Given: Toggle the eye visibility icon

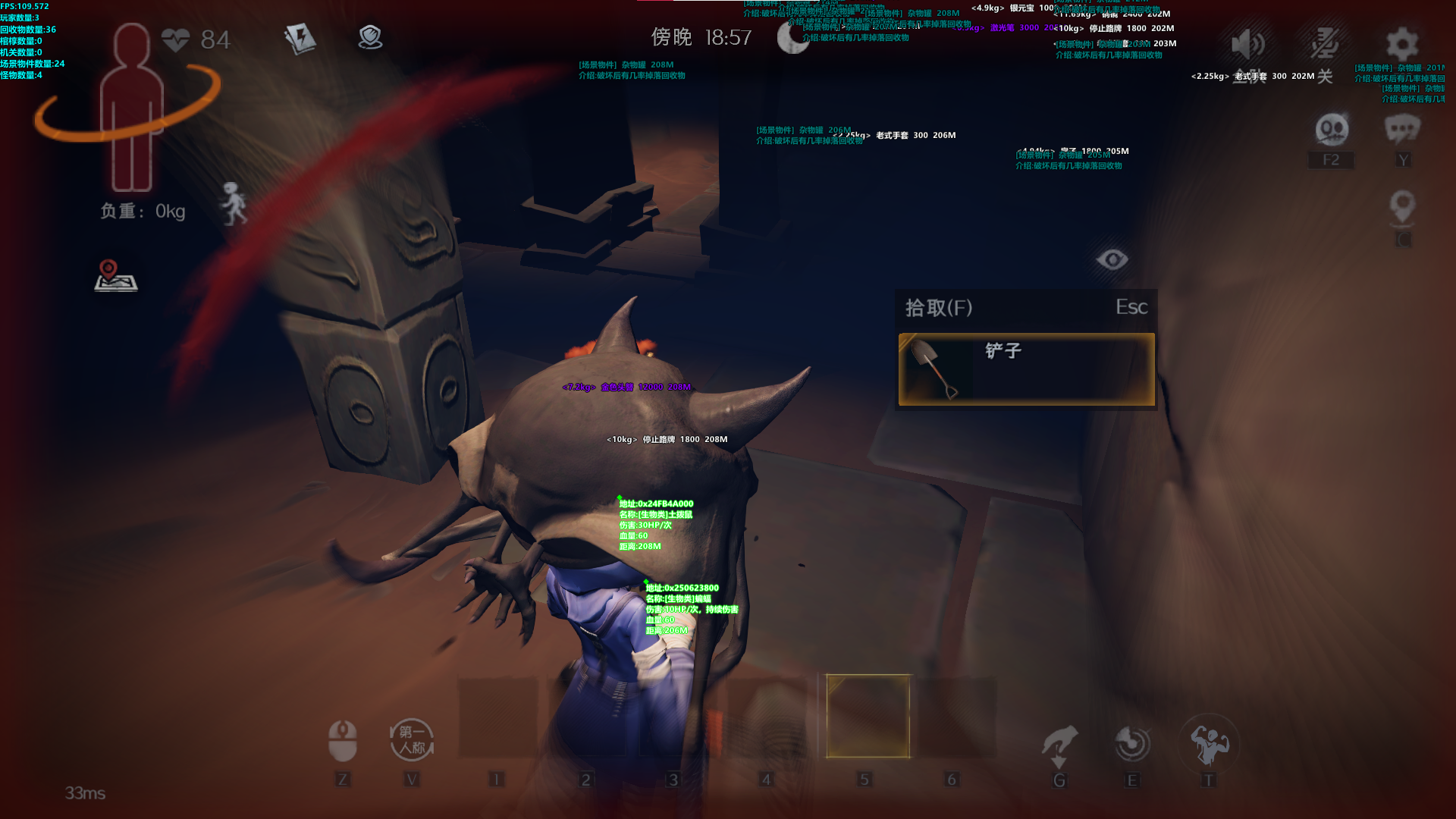Looking at the screenshot, I should tap(1112, 260).
